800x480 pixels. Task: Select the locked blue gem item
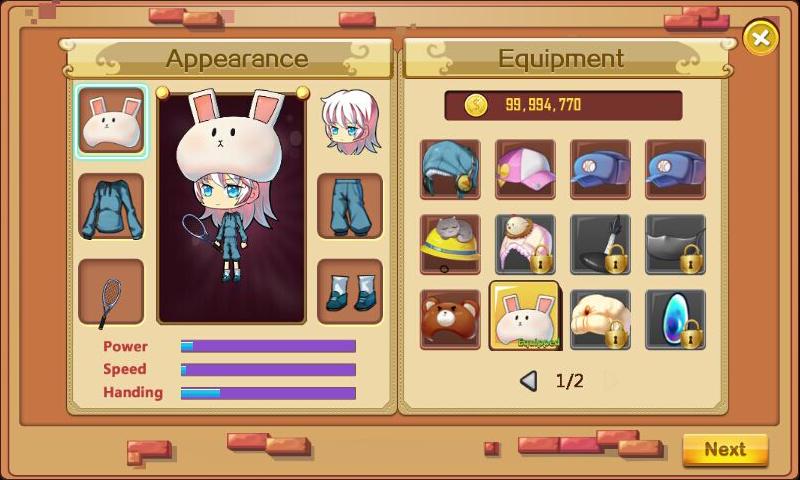pos(675,320)
